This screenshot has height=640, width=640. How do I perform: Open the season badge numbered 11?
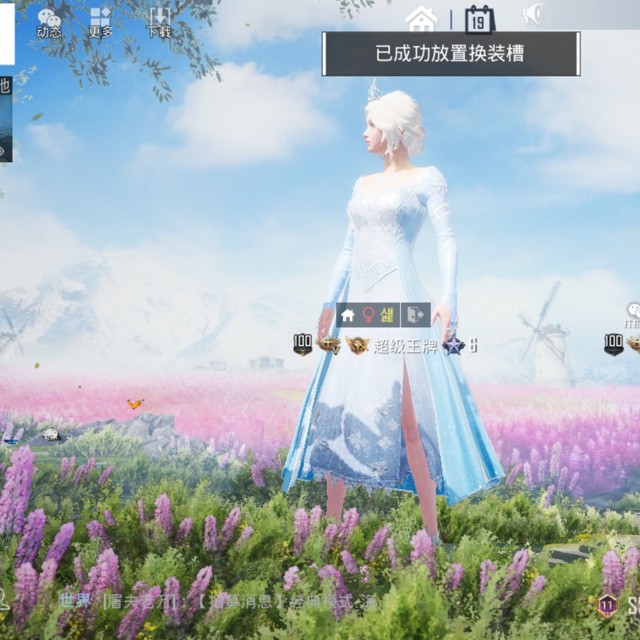[606, 605]
